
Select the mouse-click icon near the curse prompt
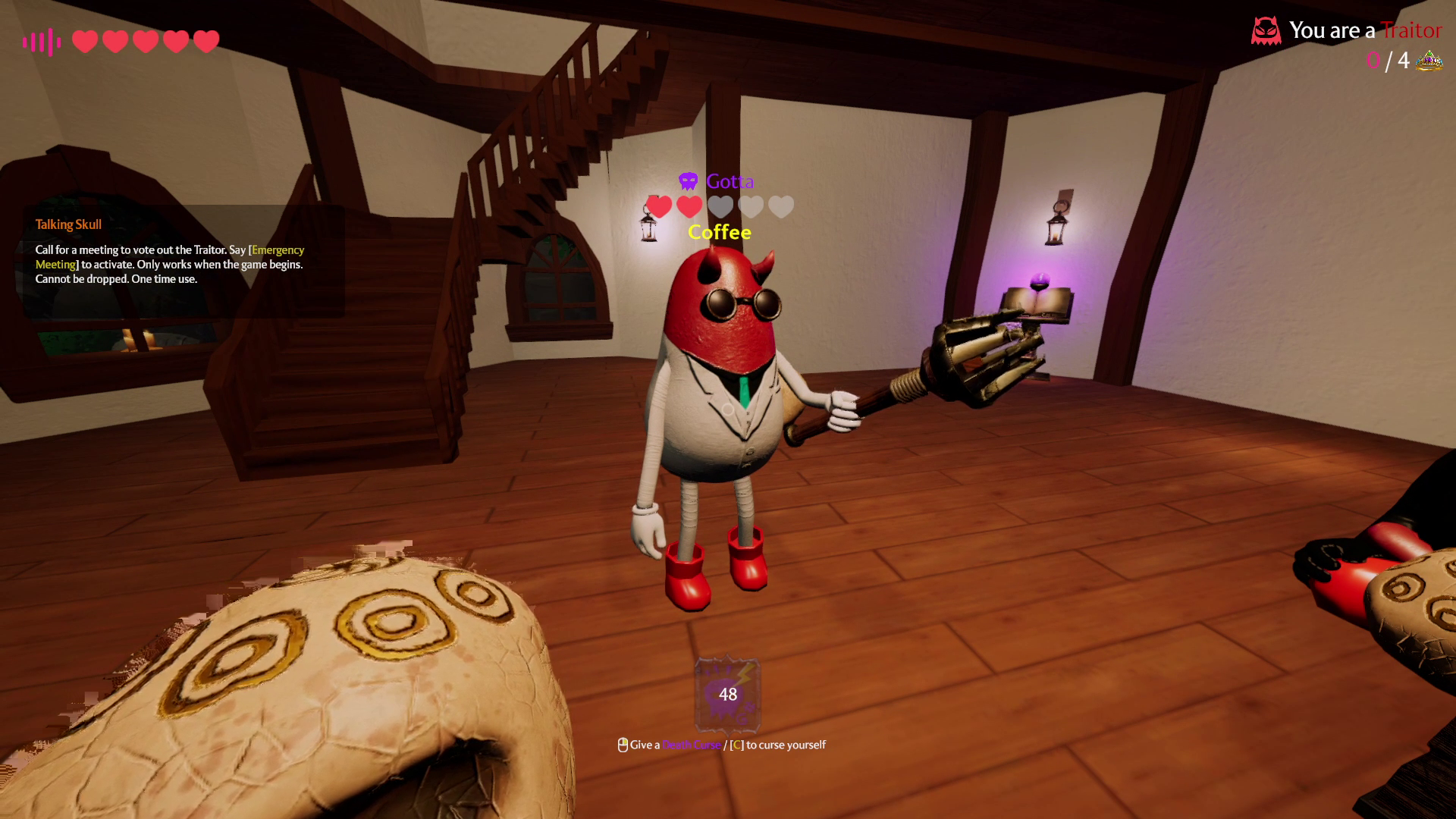pyautogui.click(x=623, y=745)
